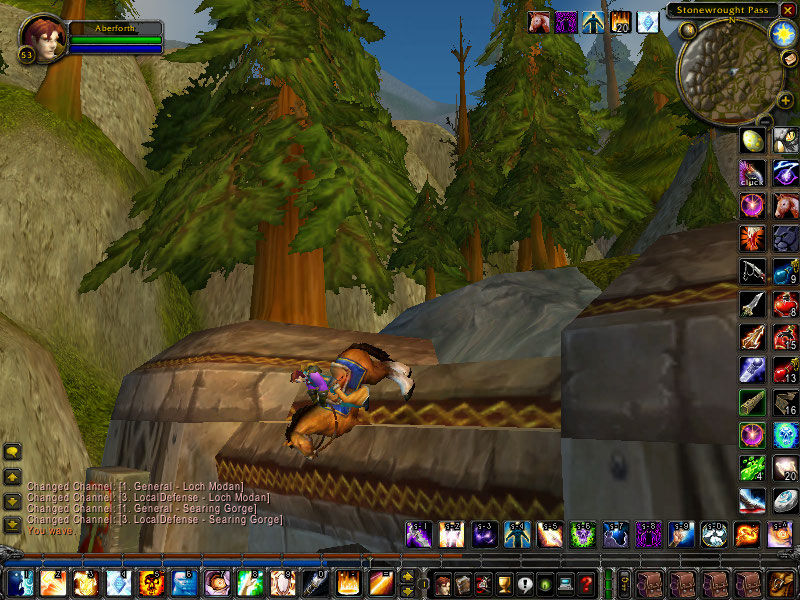Click the sun time-of-day indicator
Screen dimensions: 800x600
(x=781, y=32)
